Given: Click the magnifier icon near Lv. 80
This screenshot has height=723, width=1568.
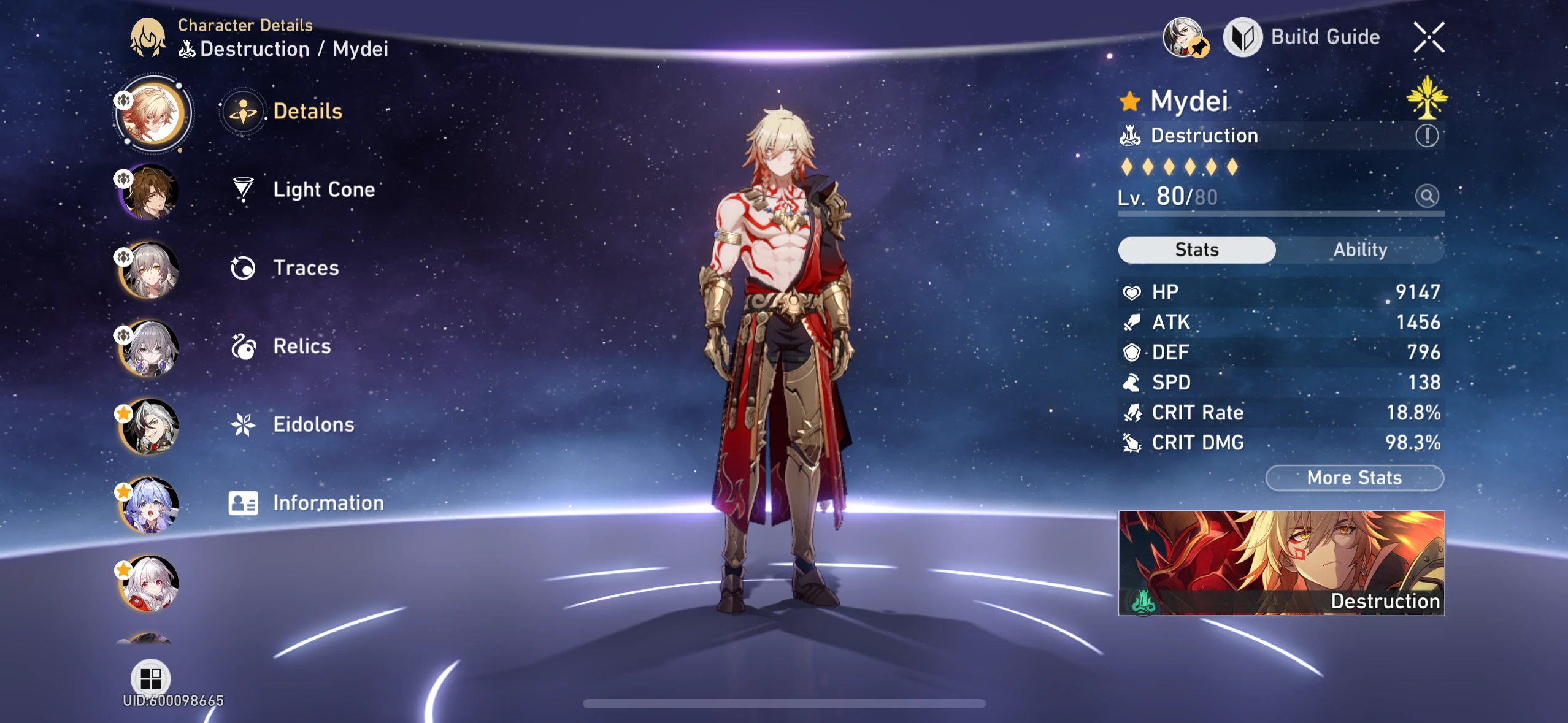Looking at the screenshot, I should [x=1428, y=196].
